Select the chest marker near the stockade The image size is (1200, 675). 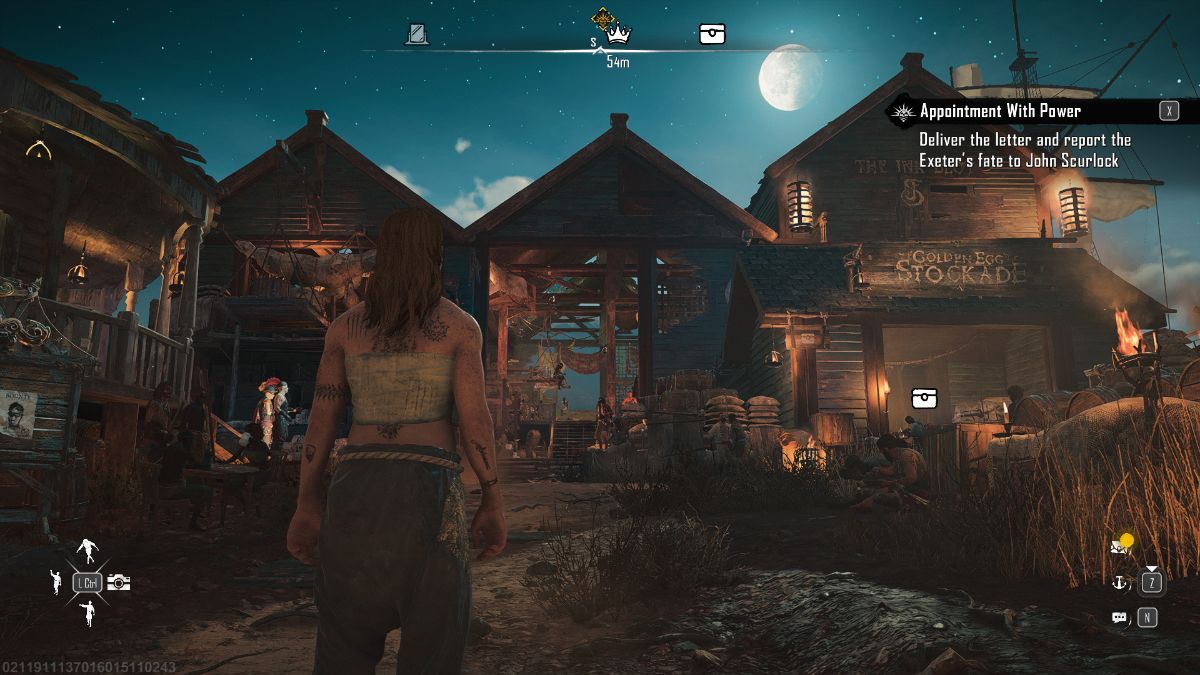click(x=924, y=399)
